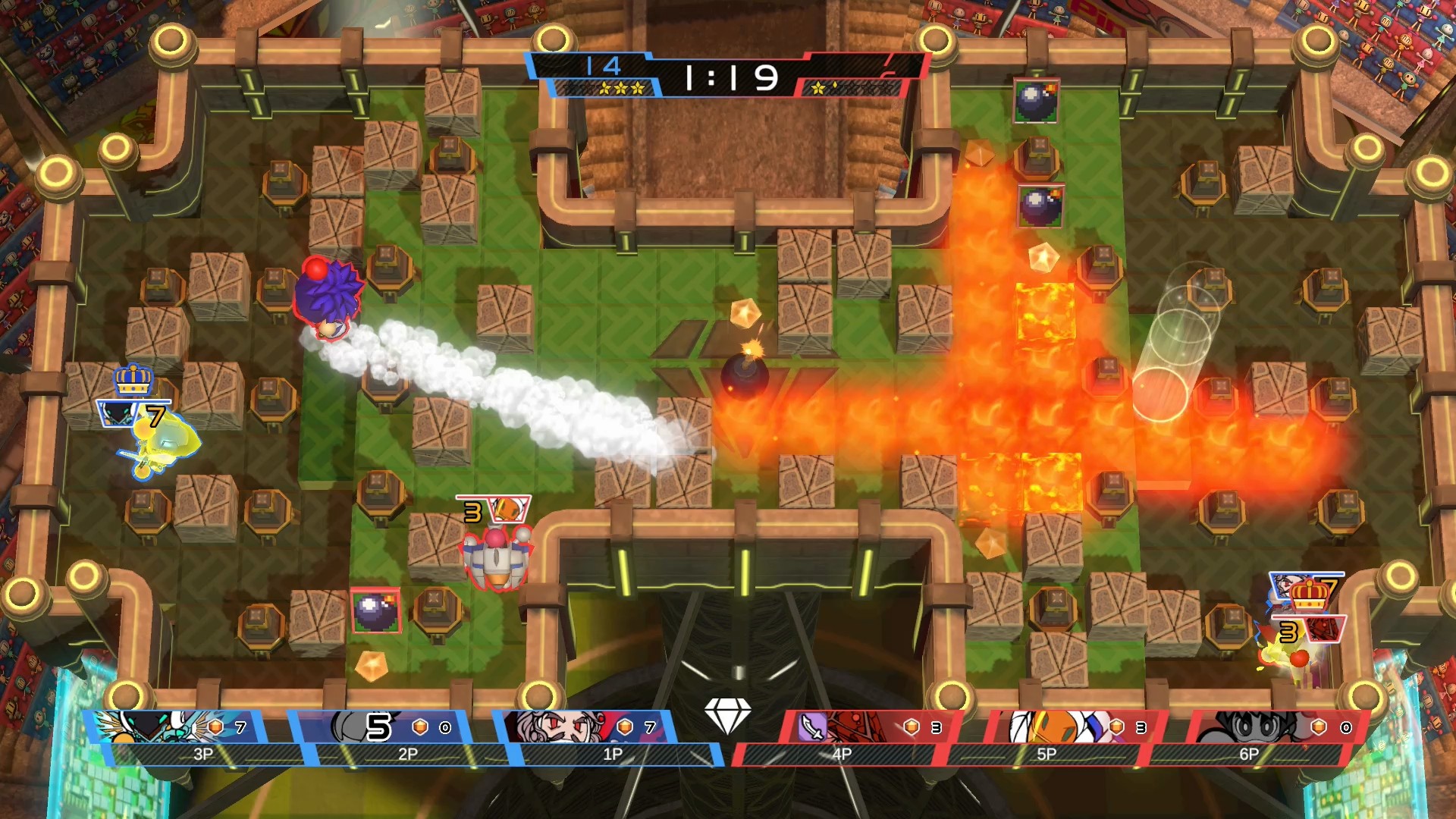This screenshot has height=819, width=1456.
Task: Click the orange crystal gem near the lit bomb
Action: coord(745,311)
